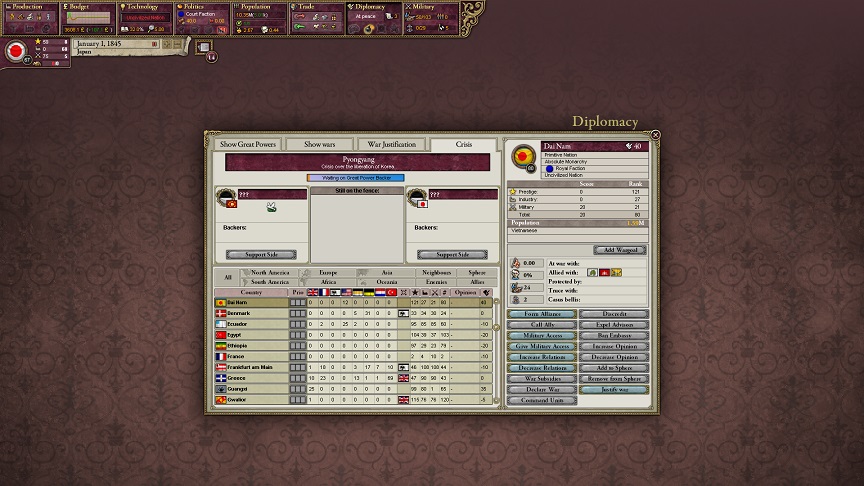Open the Budget panel
Viewport: 864px width, 486px height.
point(88,7)
